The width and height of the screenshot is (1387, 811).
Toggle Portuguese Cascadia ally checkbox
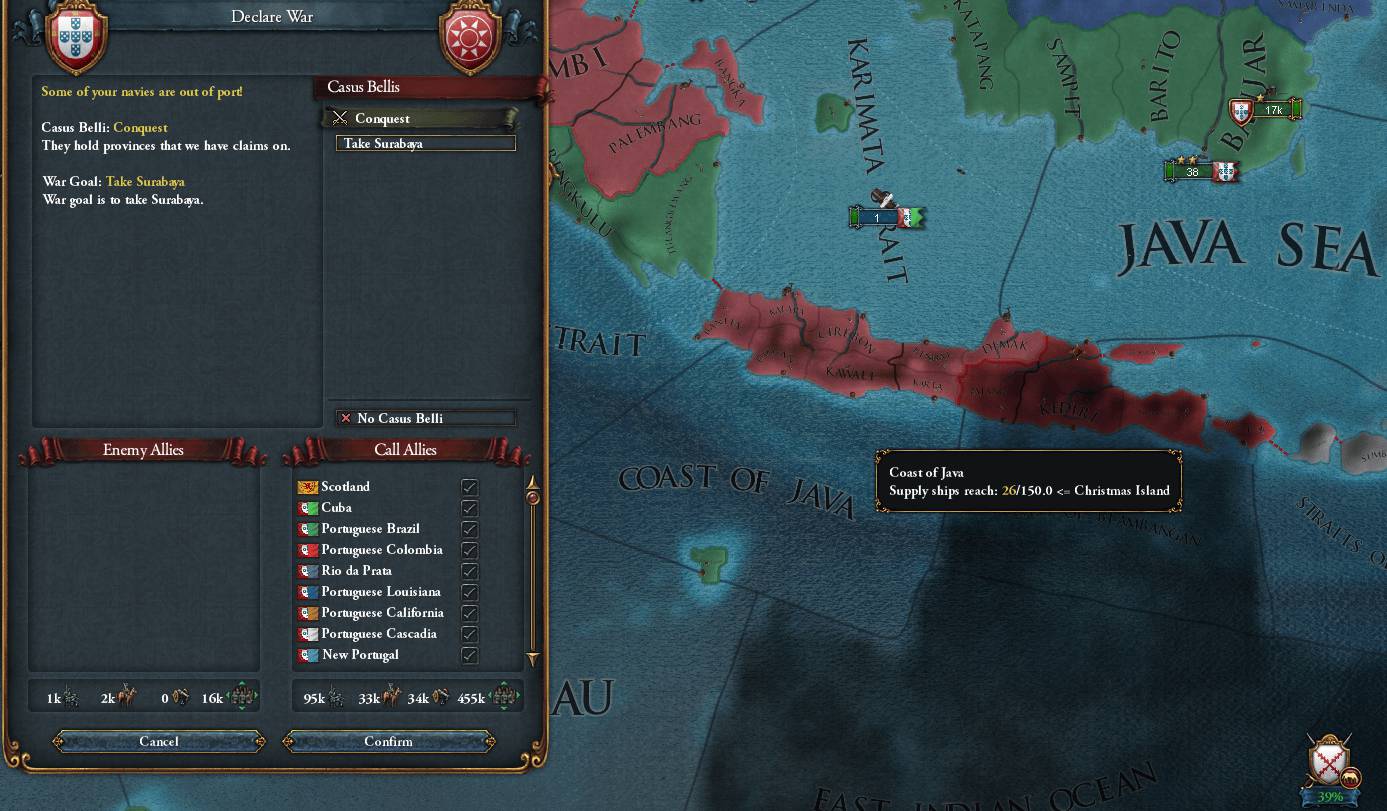(469, 634)
